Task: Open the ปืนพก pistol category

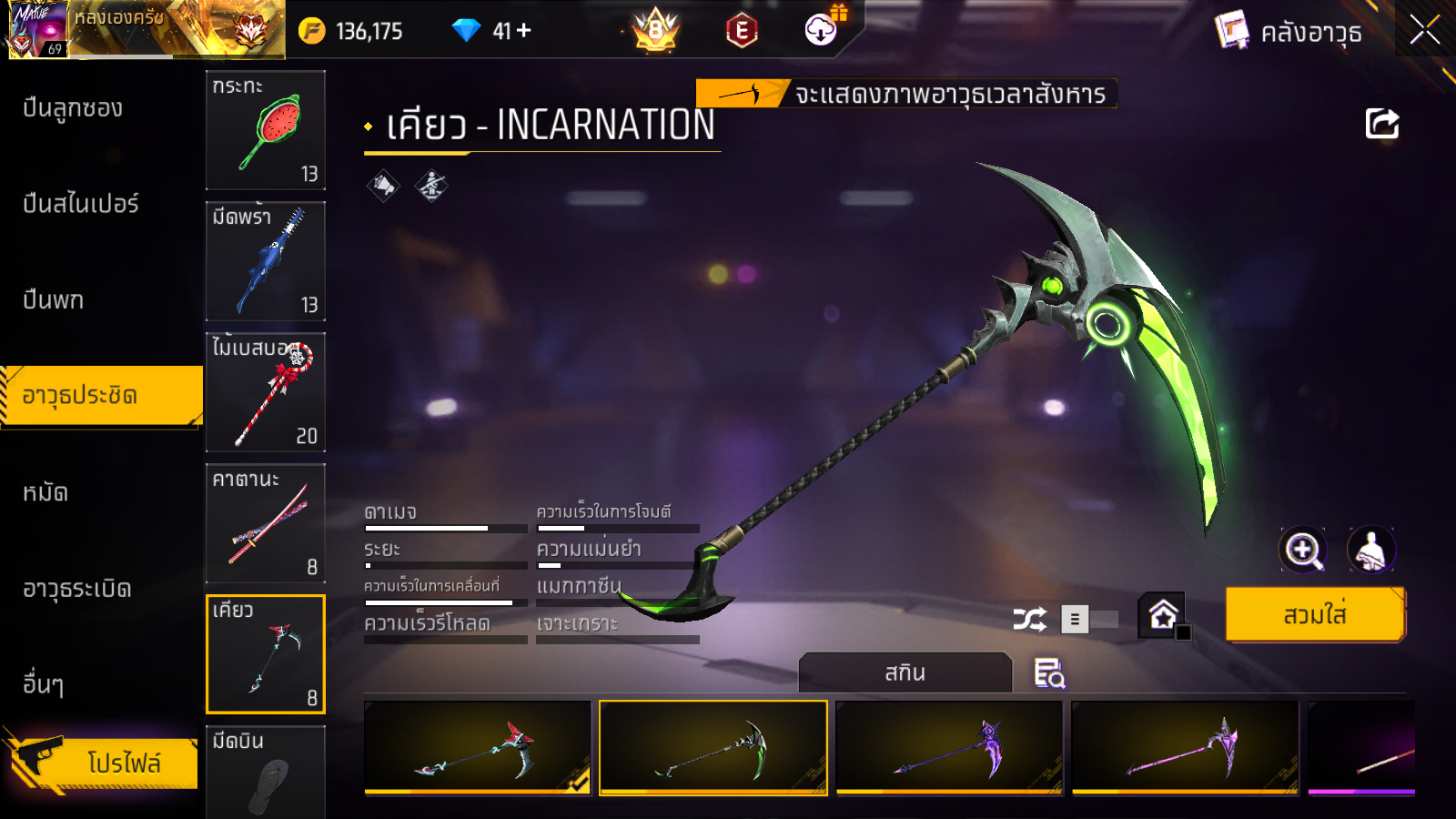Action: (54, 300)
